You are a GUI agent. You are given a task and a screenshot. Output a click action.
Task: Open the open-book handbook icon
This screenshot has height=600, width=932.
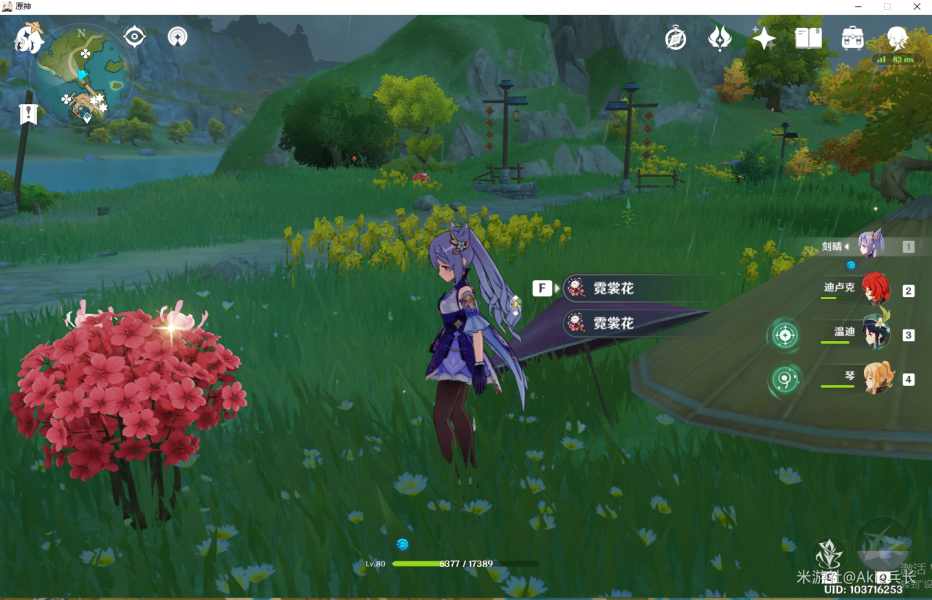coord(808,39)
